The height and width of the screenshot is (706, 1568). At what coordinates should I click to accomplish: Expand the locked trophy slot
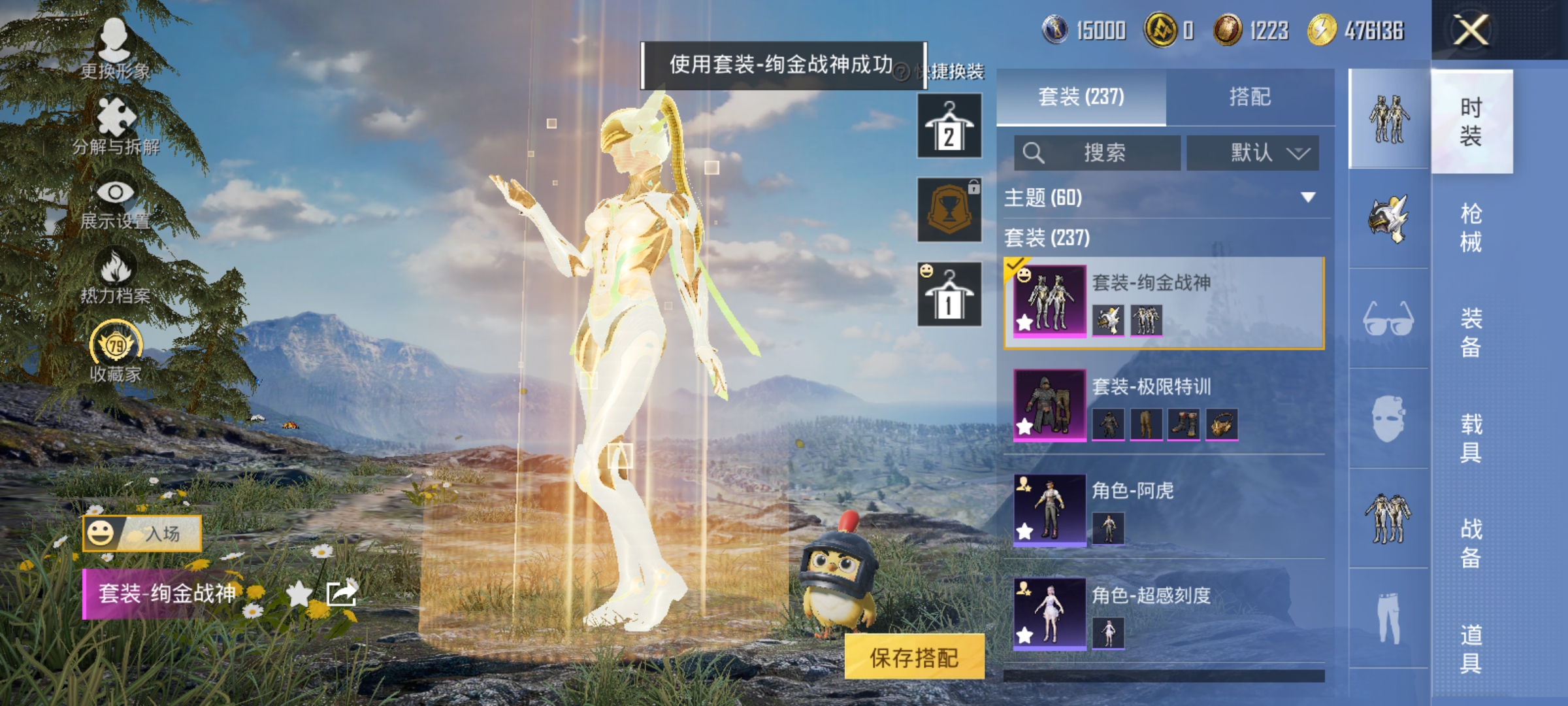(949, 210)
